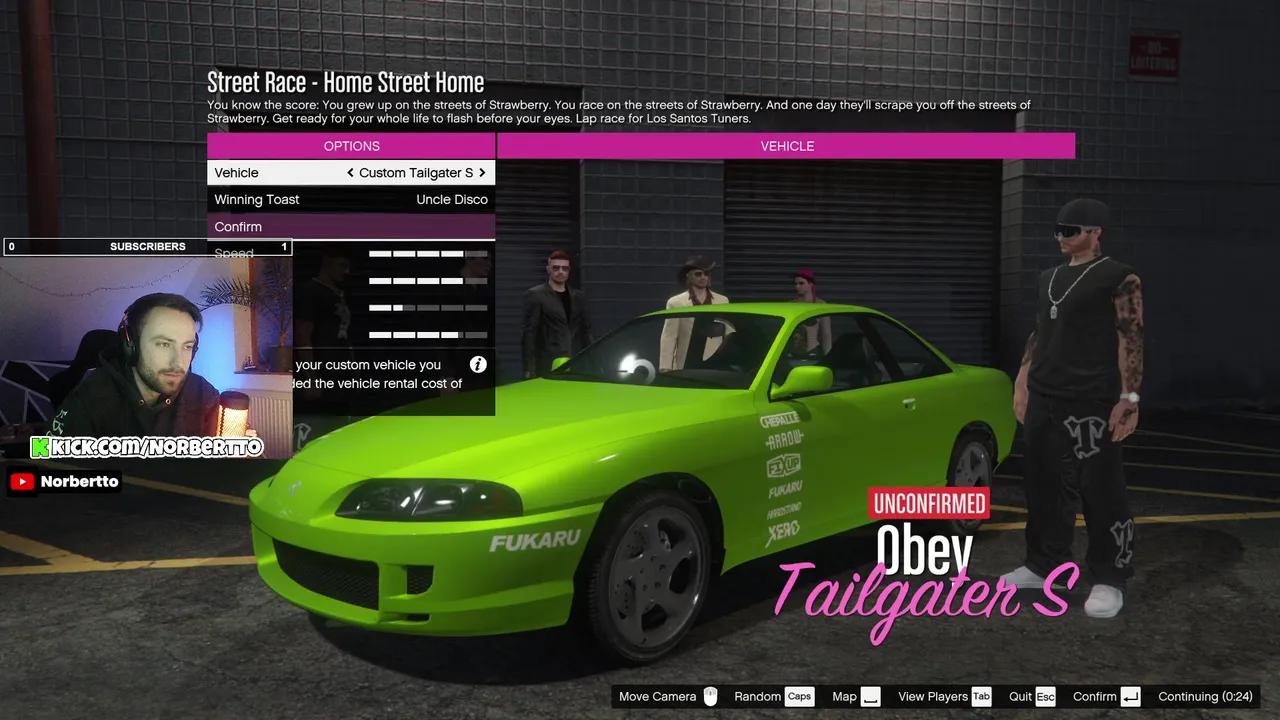Click Quit to leave the race lobby
The width and height of the screenshot is (1280, 720).
click(1022, 696)
